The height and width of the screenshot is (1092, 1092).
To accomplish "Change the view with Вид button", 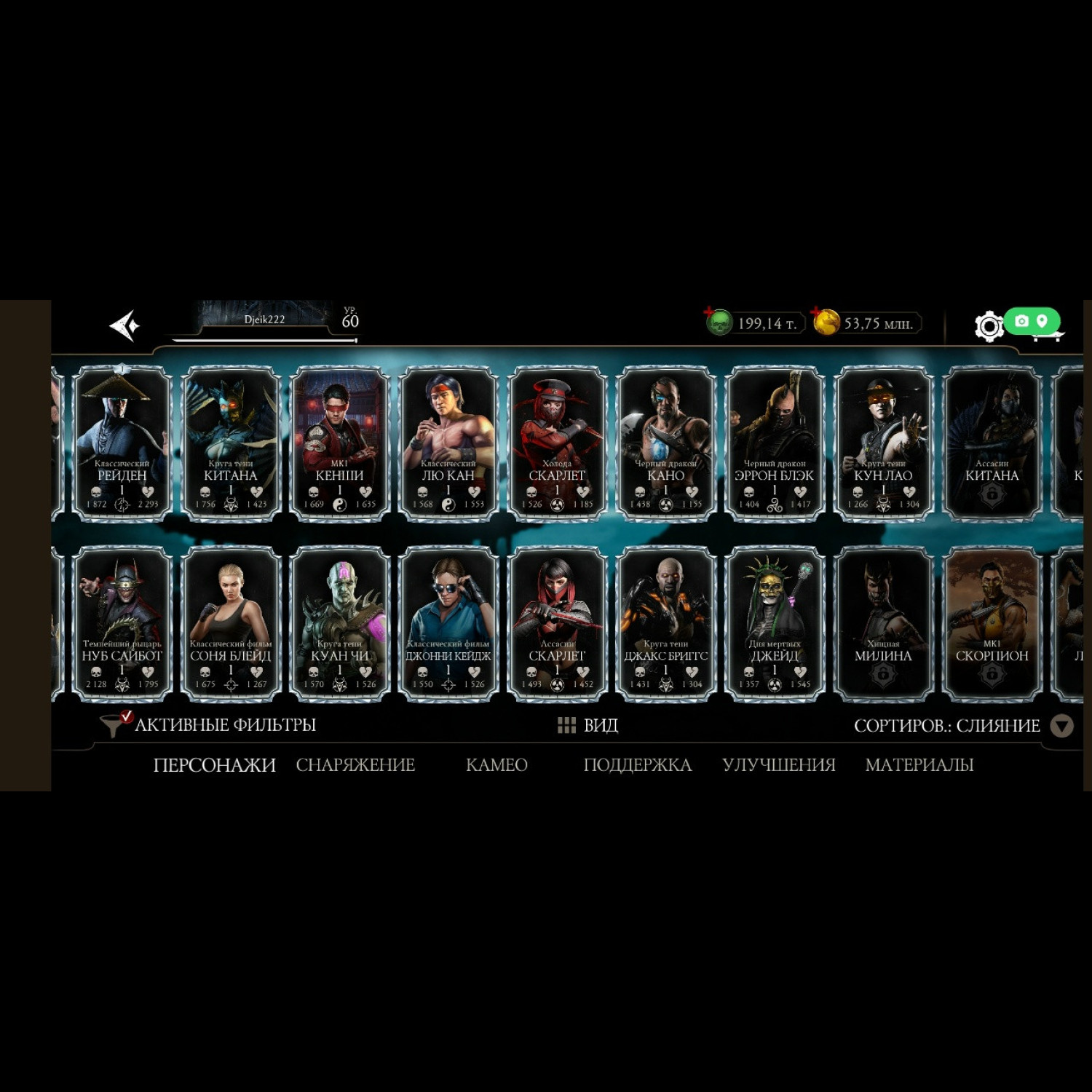I will 588,725.
